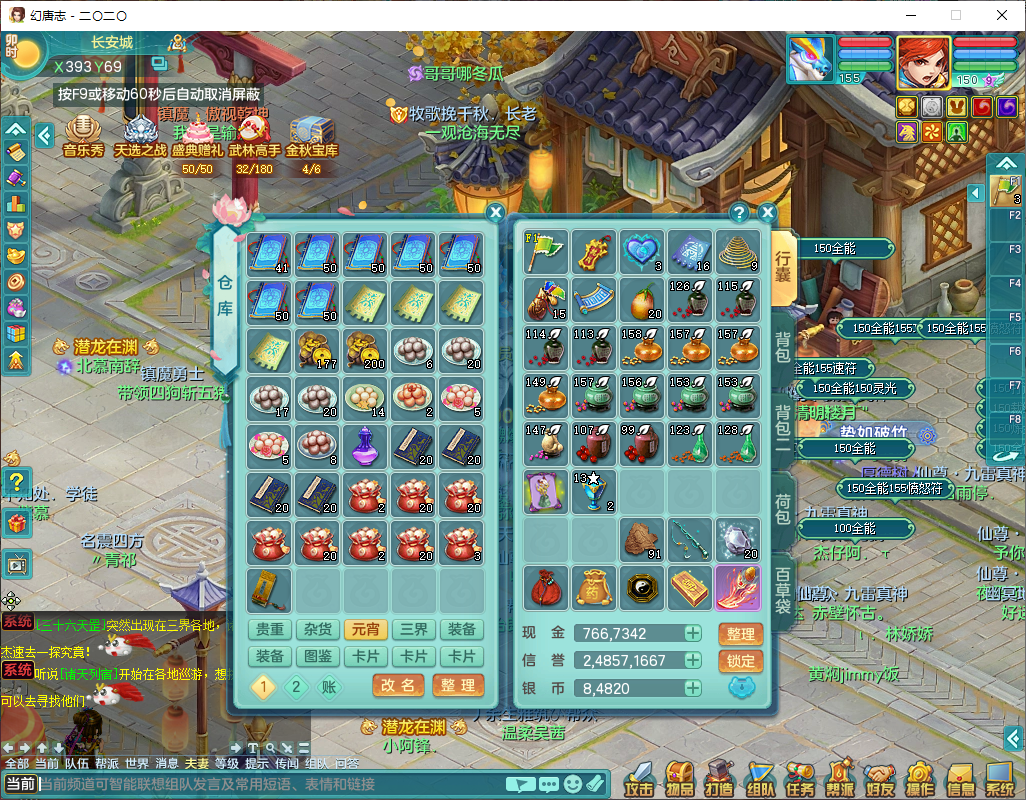Open the 攻击 attack menu

click(639, 778)
